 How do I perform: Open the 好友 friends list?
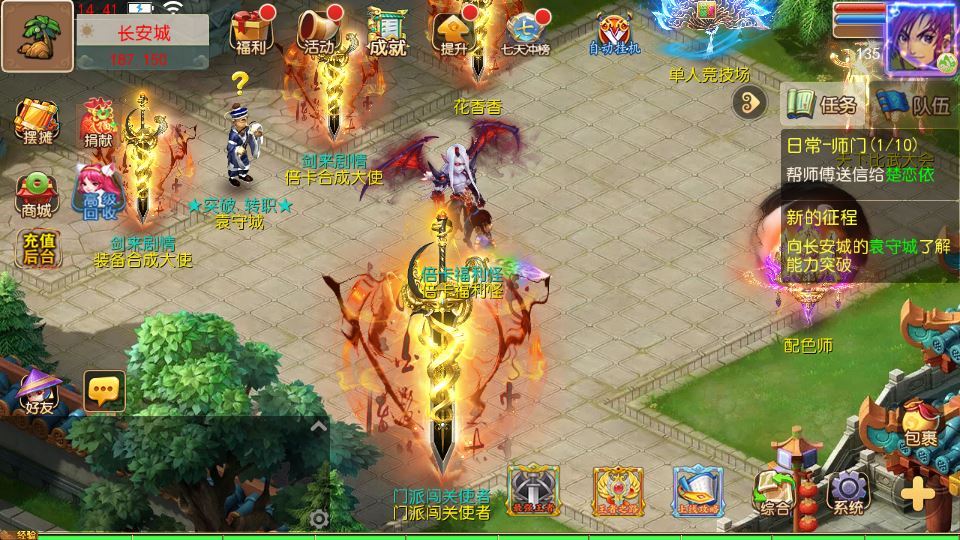click(39, 390)
